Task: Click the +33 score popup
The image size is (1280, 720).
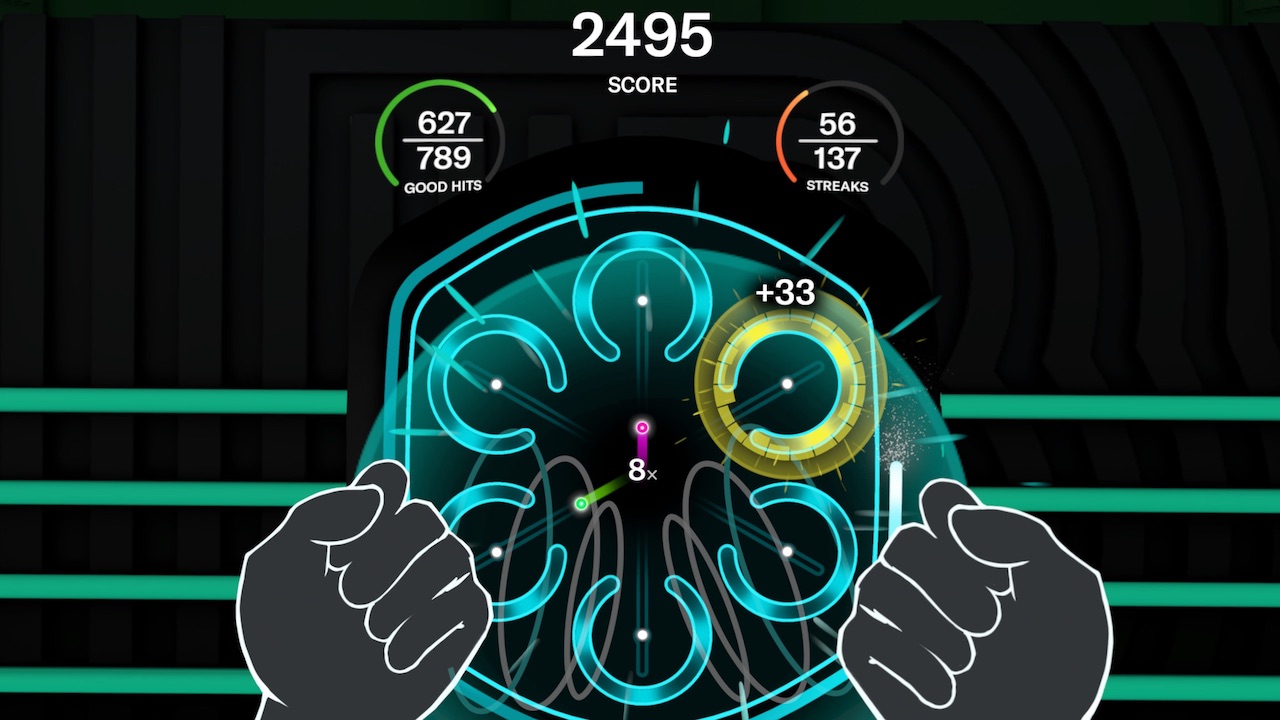Action: click(786, 293)
